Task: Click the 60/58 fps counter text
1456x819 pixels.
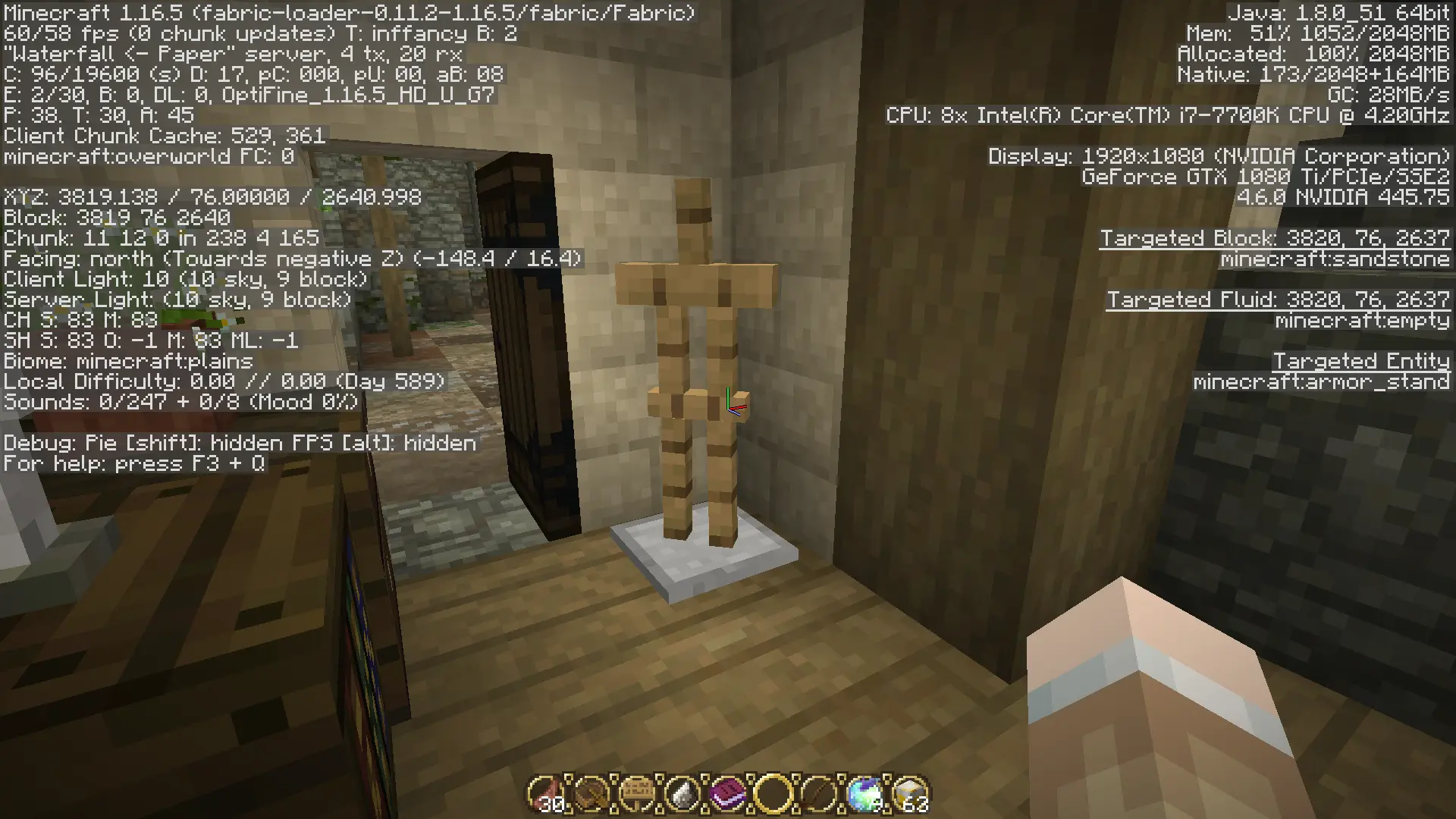Action: 61,33
